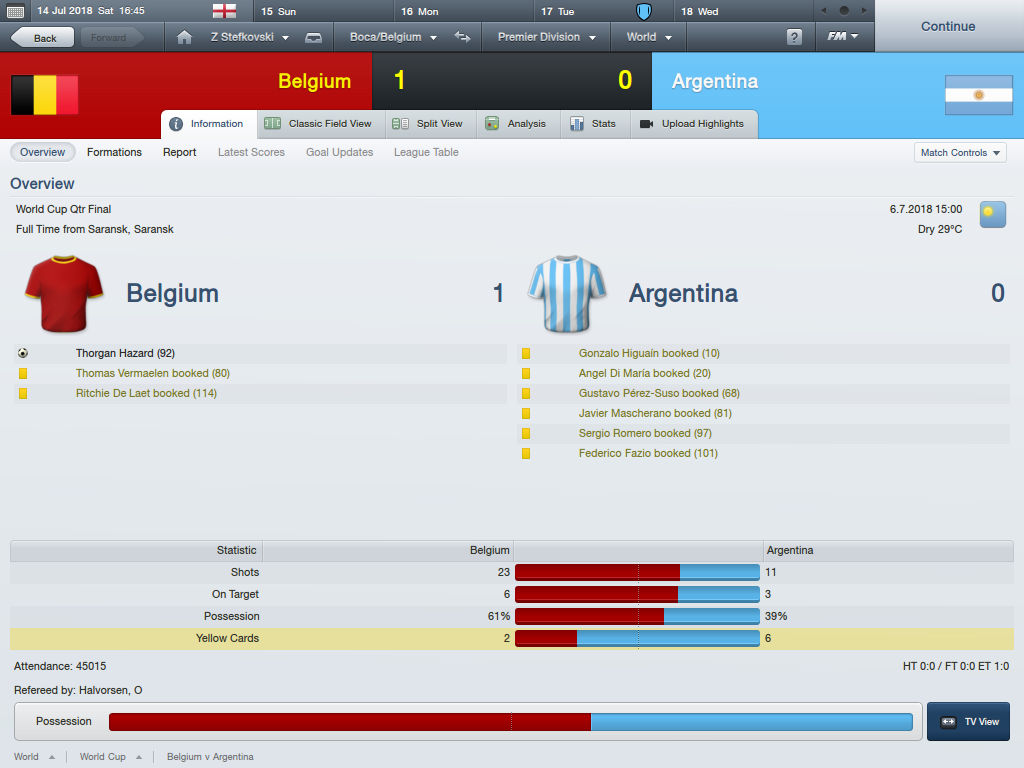
Task: Click the help question mark icon
Action: 794,38
